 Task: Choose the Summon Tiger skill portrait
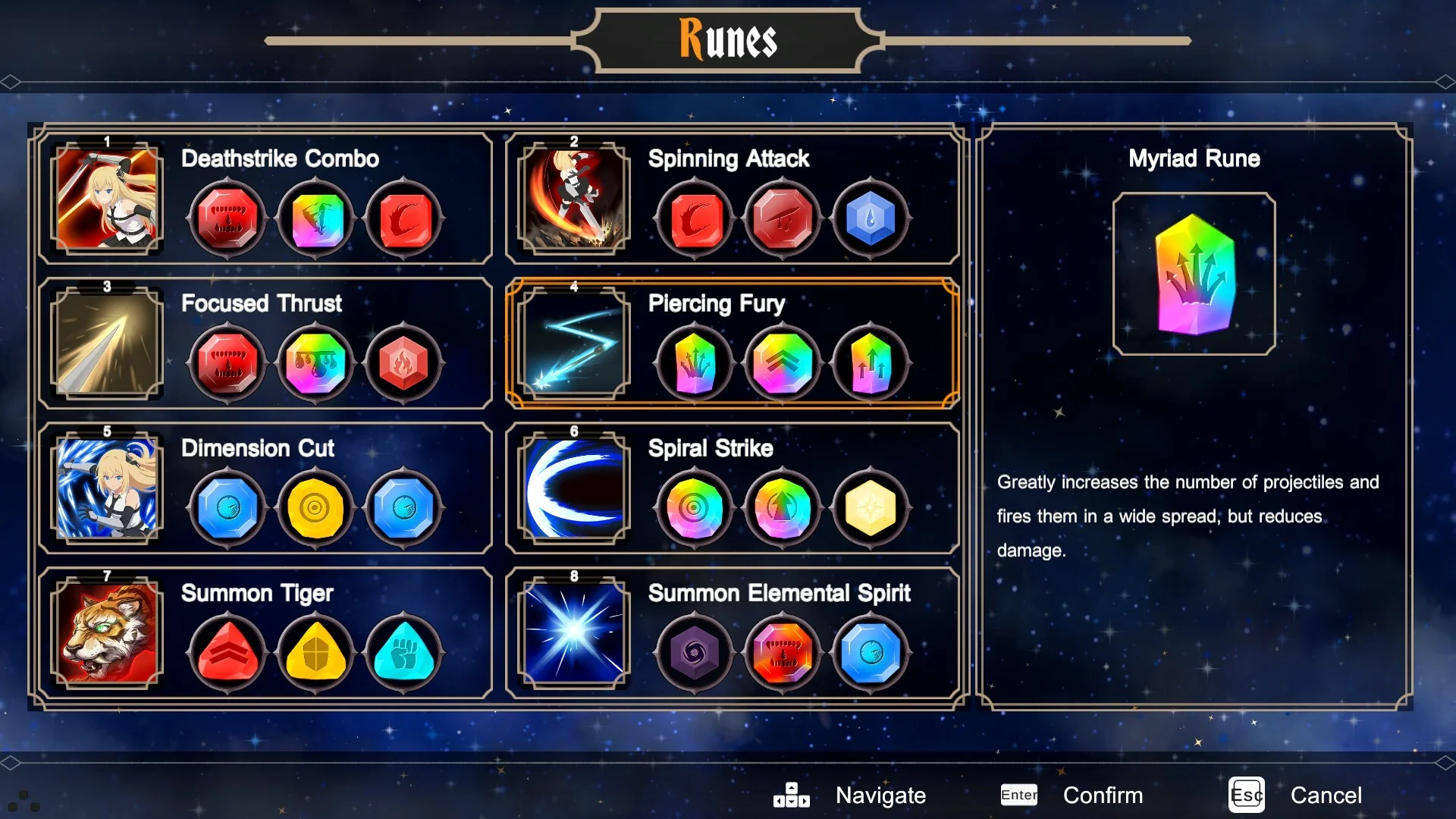coord(107,633)
